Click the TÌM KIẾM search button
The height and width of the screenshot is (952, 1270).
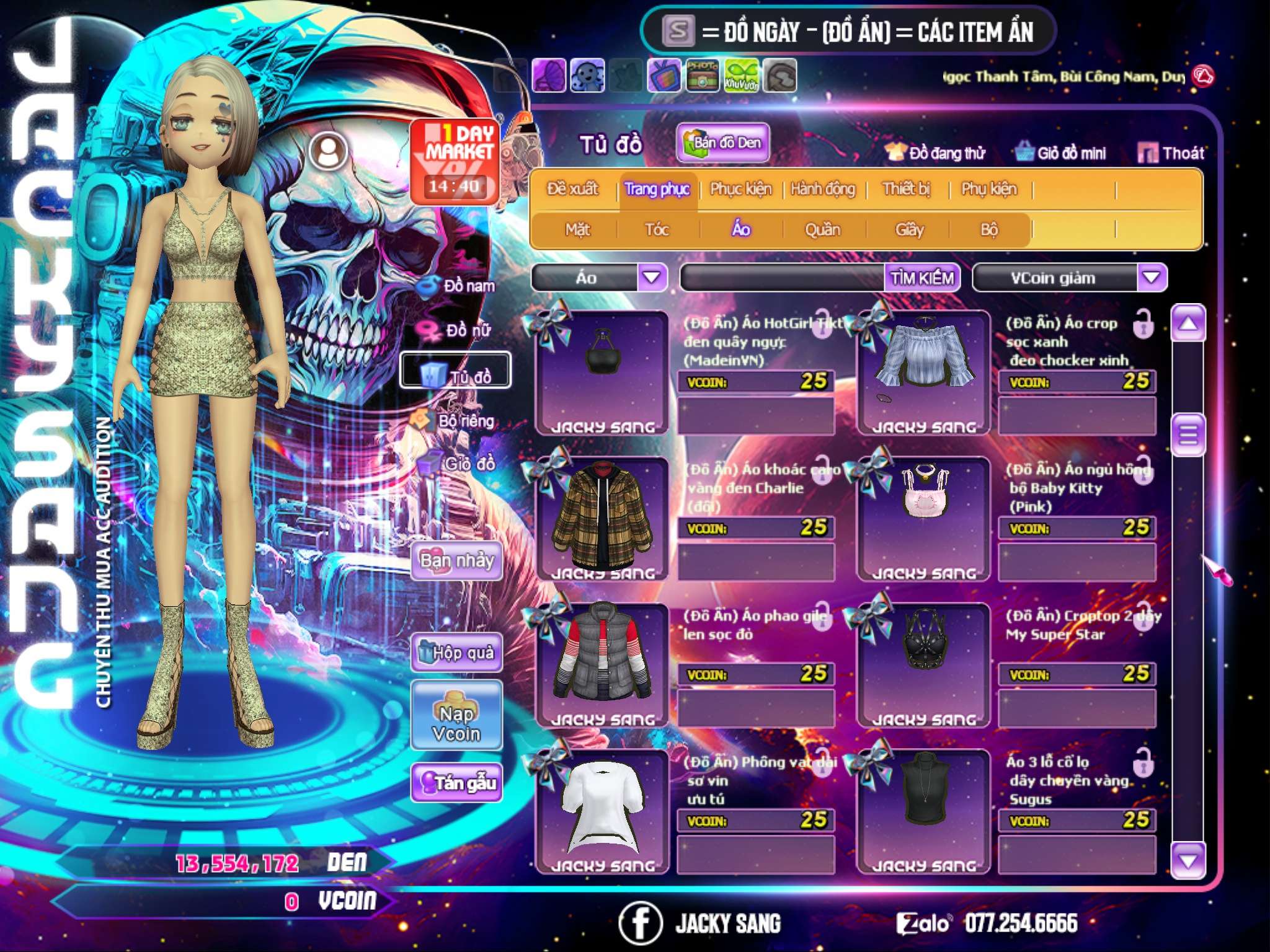coord(921,278)
